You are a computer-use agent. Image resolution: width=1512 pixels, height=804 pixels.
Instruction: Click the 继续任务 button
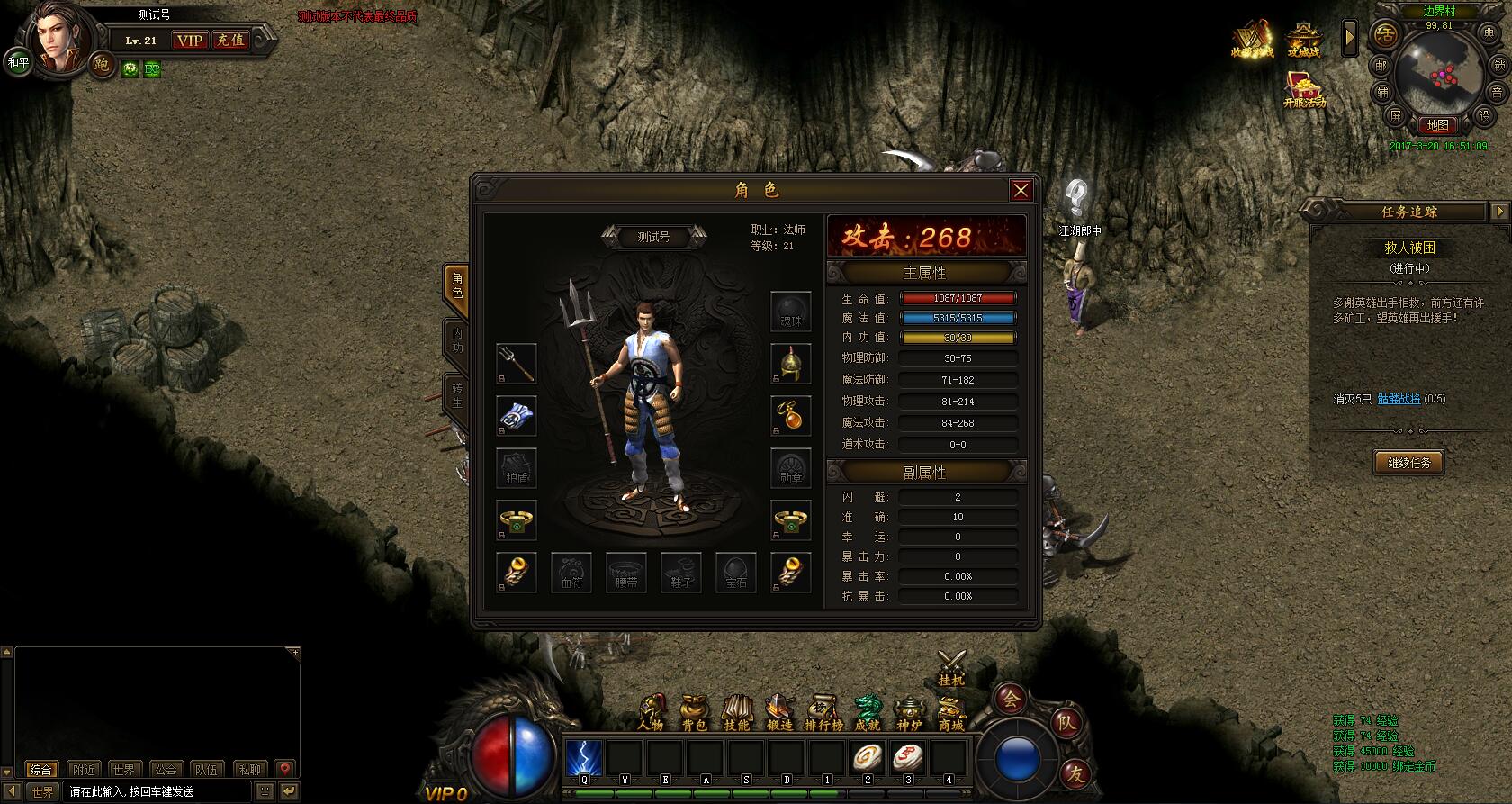coord(1408,463)
